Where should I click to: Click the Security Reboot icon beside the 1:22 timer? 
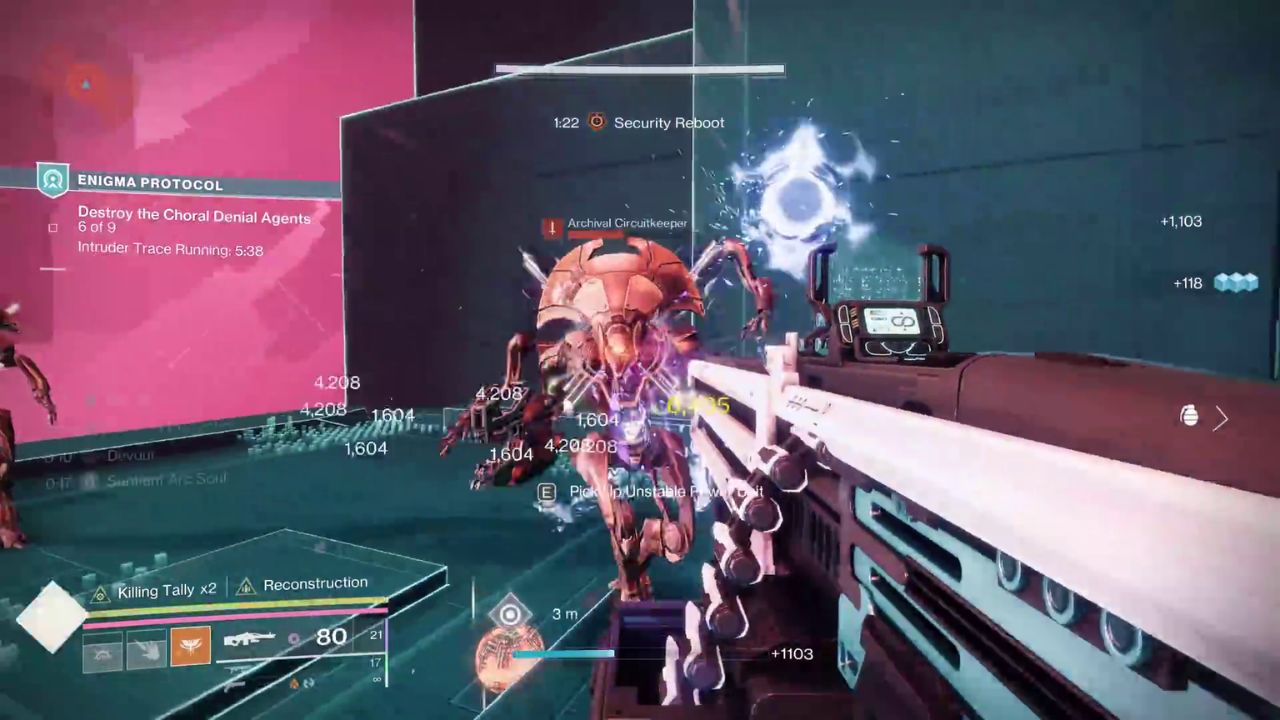597,123
